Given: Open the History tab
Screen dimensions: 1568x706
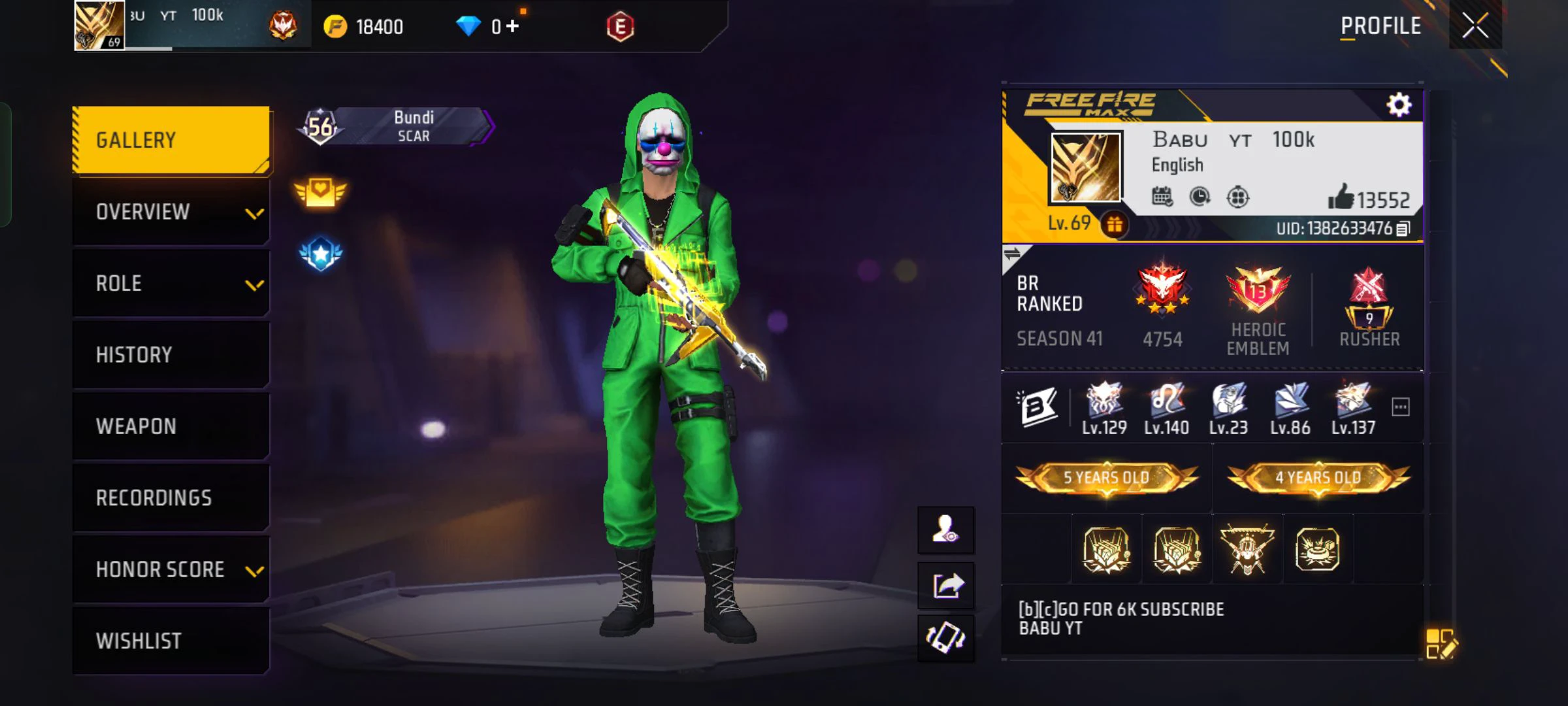Looking at the screenshot, I should point(171,354).
